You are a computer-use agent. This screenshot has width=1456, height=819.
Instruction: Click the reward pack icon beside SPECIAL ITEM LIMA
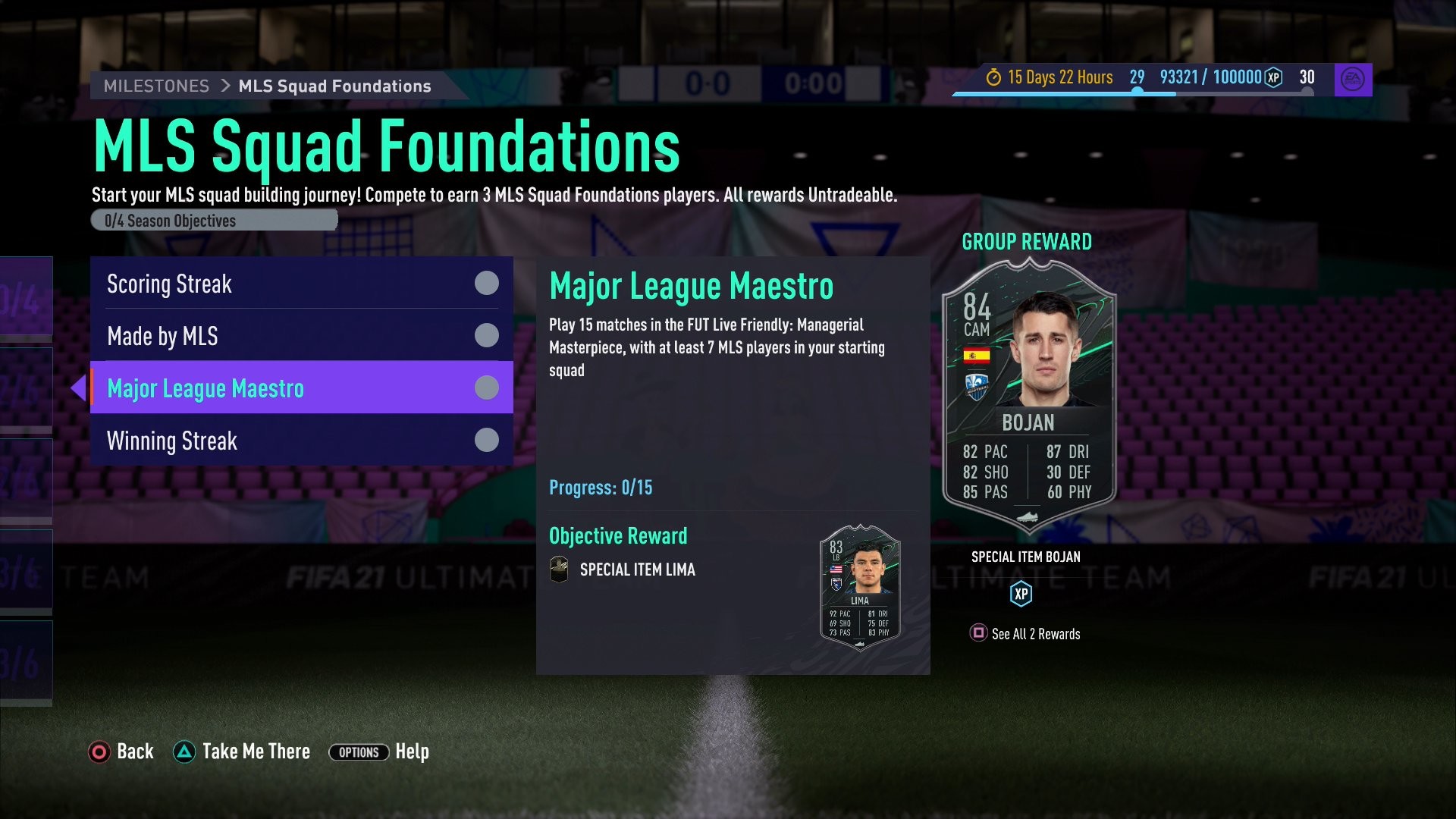tap(558, 569)
